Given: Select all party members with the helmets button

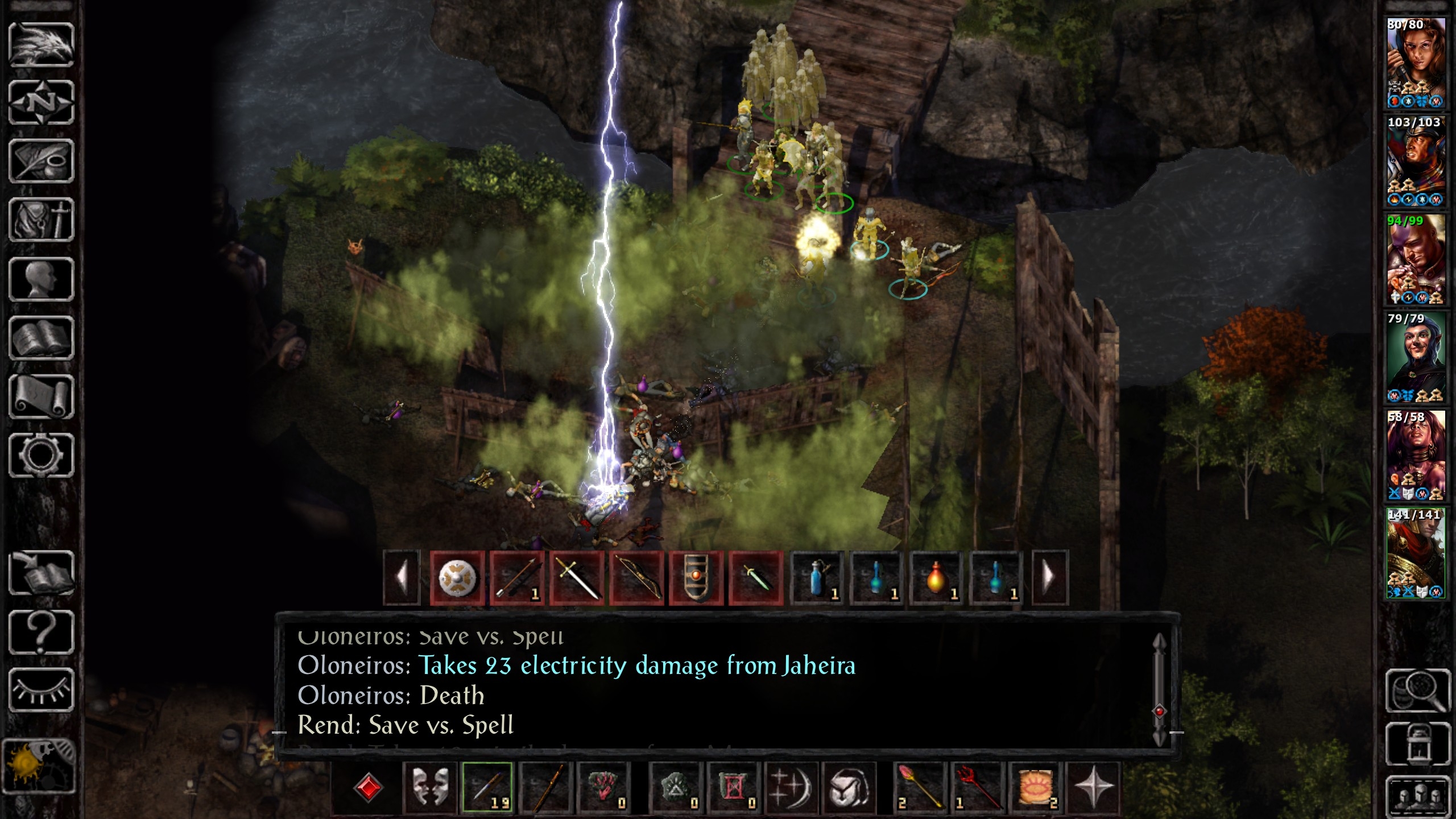Looking at the screenshot, I should click(x=1417, y=796).
